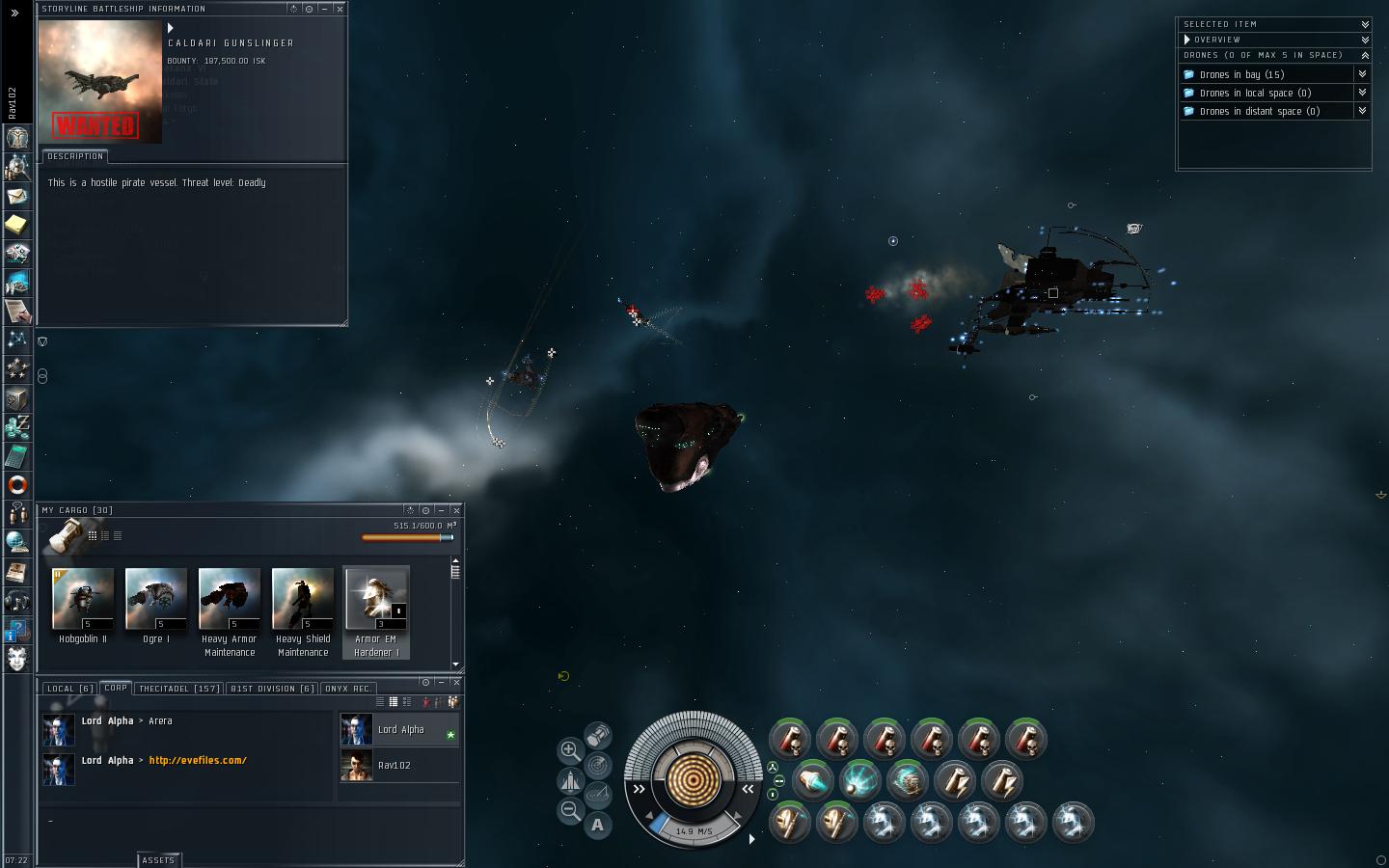Open the Onyx Rec. channel tab
The image size is (1389, 868).
click(x=348, y=689)
